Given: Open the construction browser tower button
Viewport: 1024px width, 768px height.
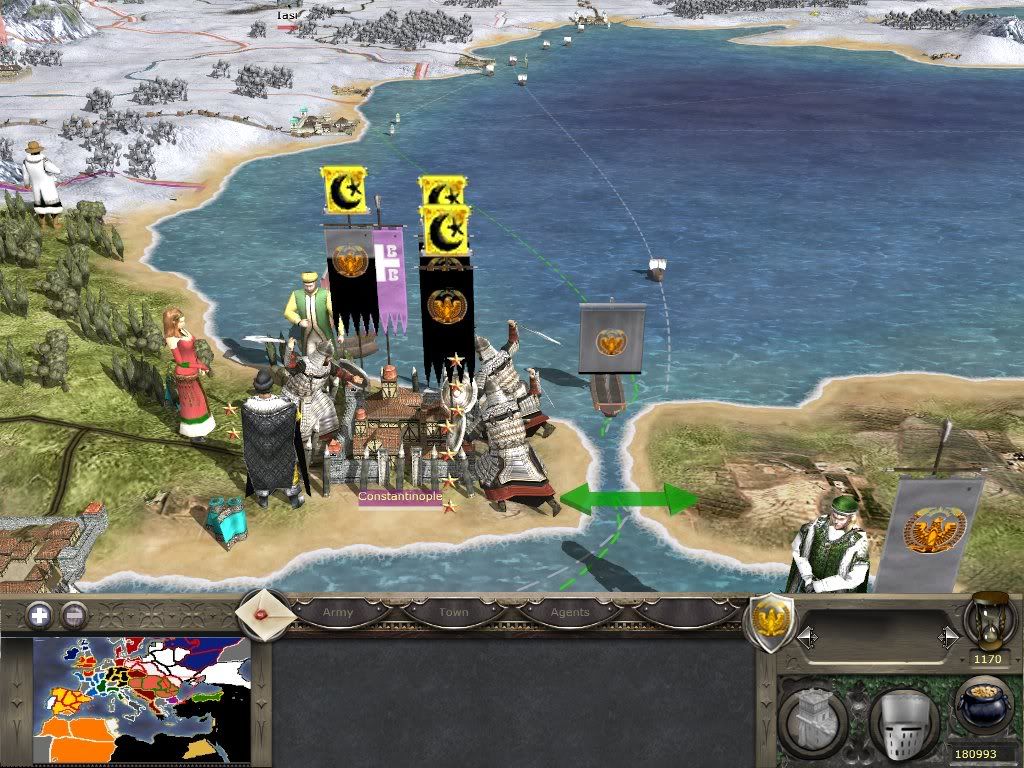Looking at the screenshot, I should 813,717.
